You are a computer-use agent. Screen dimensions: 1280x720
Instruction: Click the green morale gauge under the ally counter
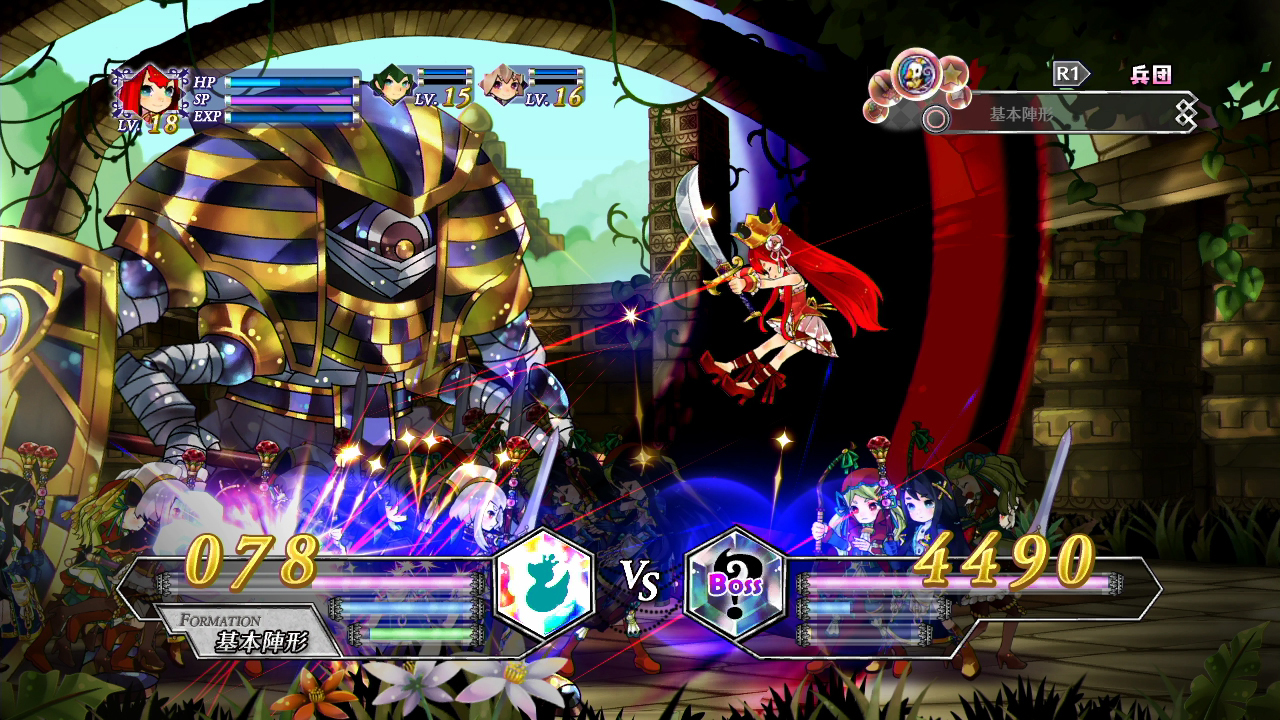420,634
